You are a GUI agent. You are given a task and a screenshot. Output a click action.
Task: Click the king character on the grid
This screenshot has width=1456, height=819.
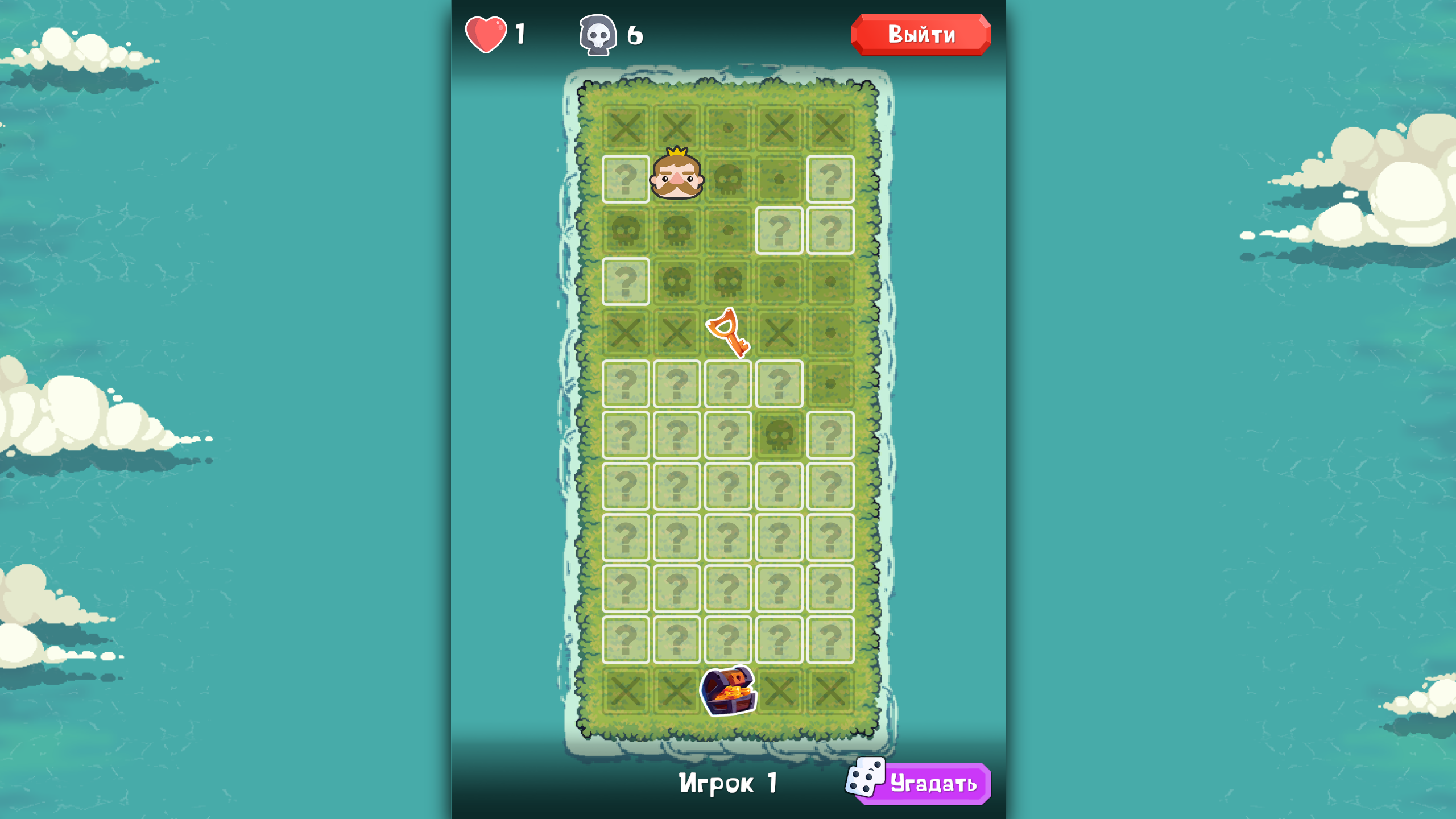[677, 179]
